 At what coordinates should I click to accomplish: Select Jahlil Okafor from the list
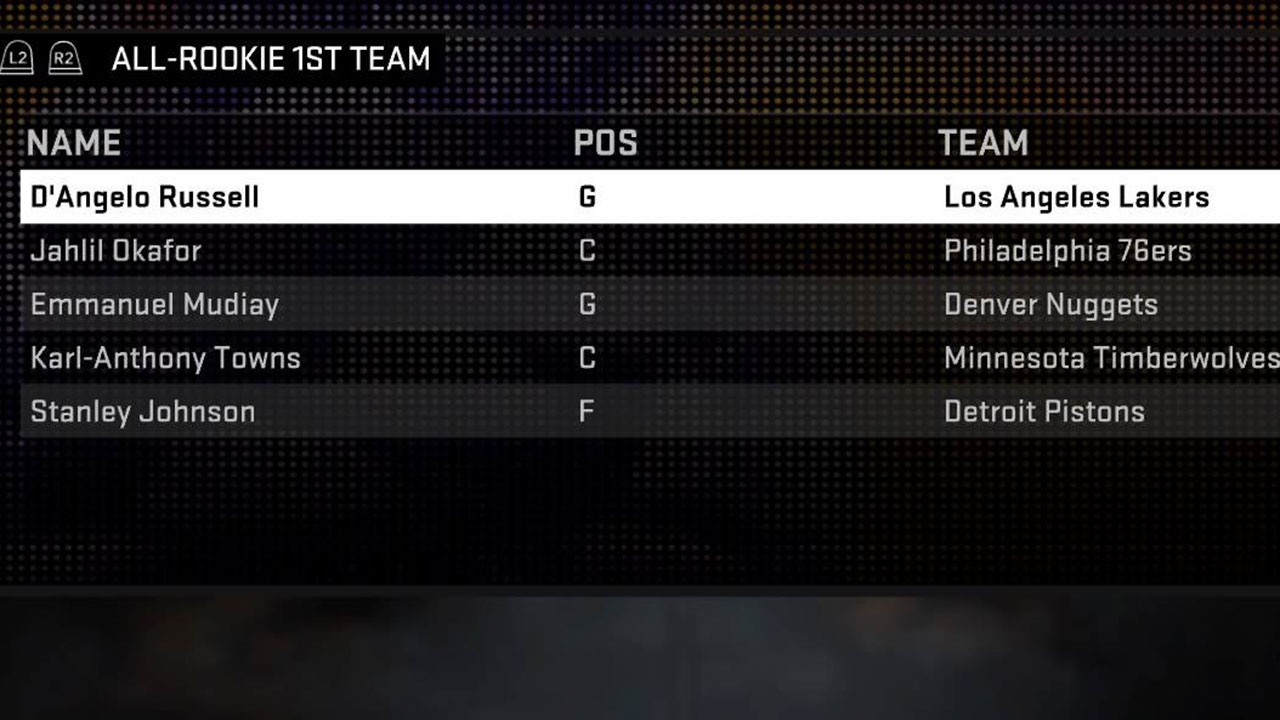(x=113, y=251)
